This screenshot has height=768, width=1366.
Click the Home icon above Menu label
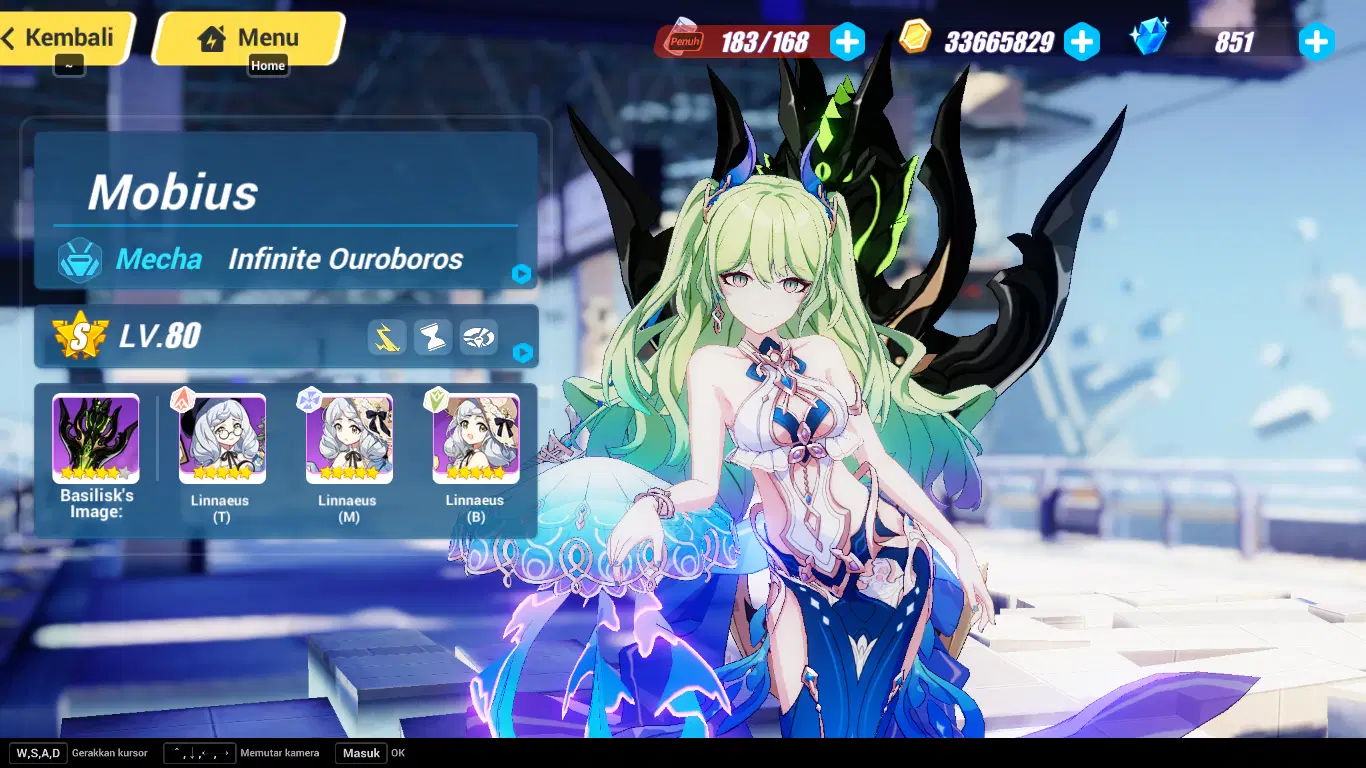click(212, 37)
